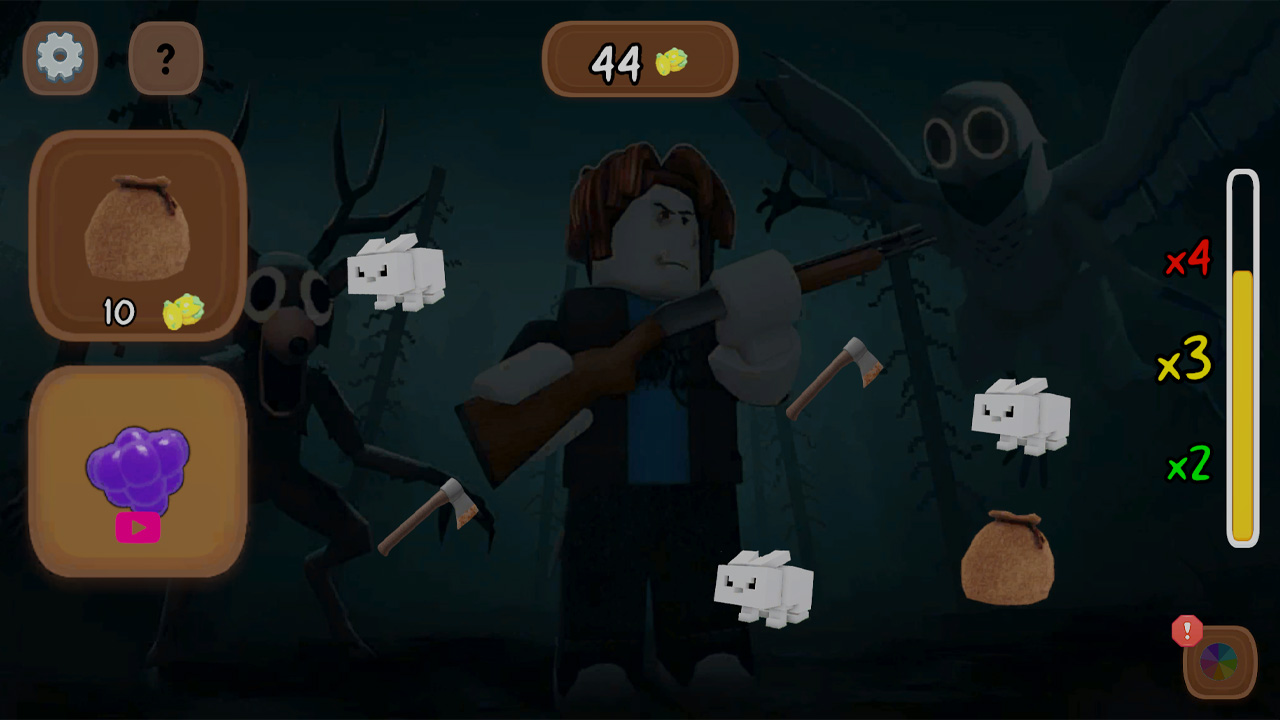The width and height of the screenshot is (1280, 720).
Task: Click the coin icon on the bag purchase card
Action: click(182, 312)
